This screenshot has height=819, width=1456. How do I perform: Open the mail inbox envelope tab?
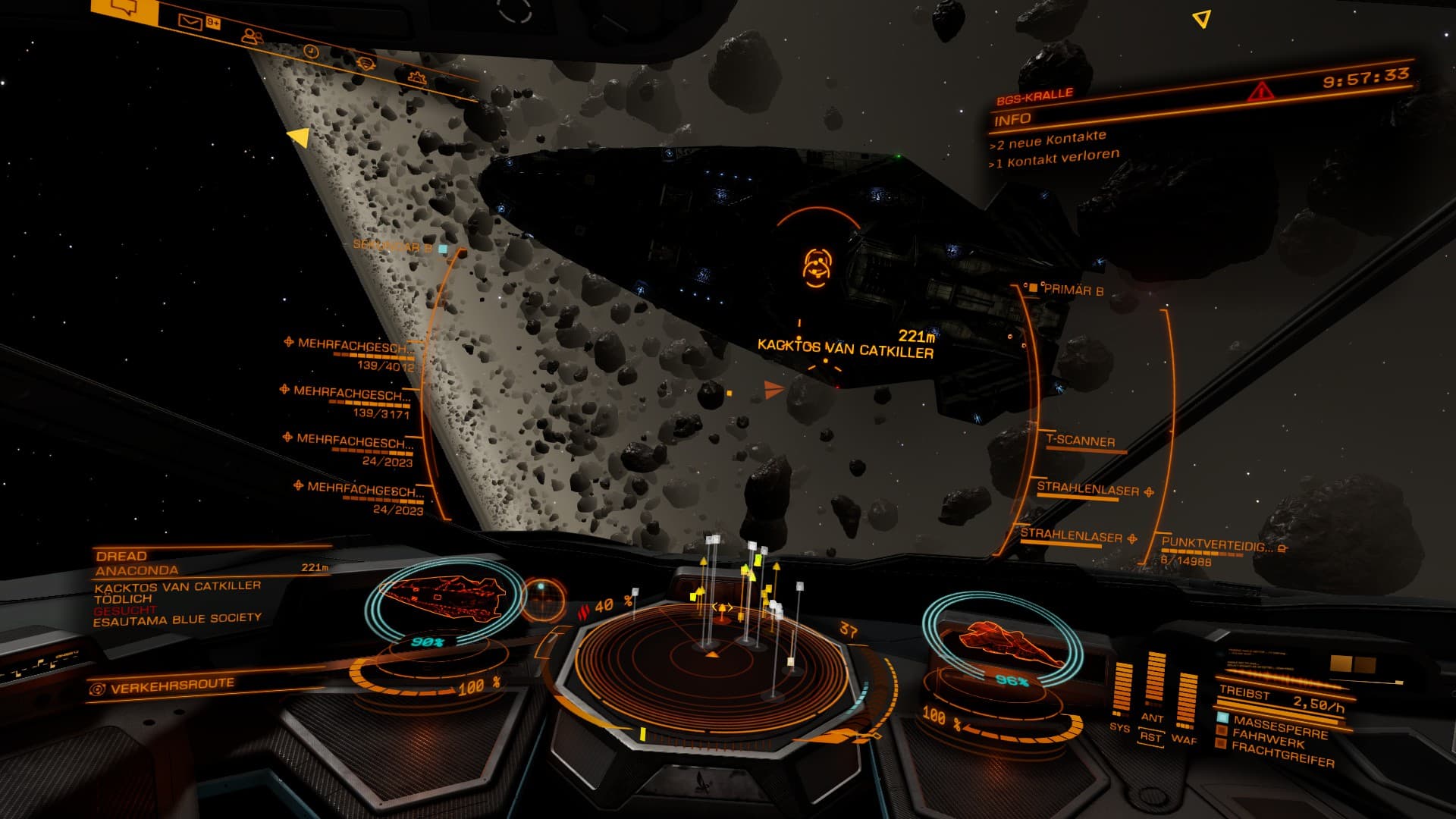(190, 21)
